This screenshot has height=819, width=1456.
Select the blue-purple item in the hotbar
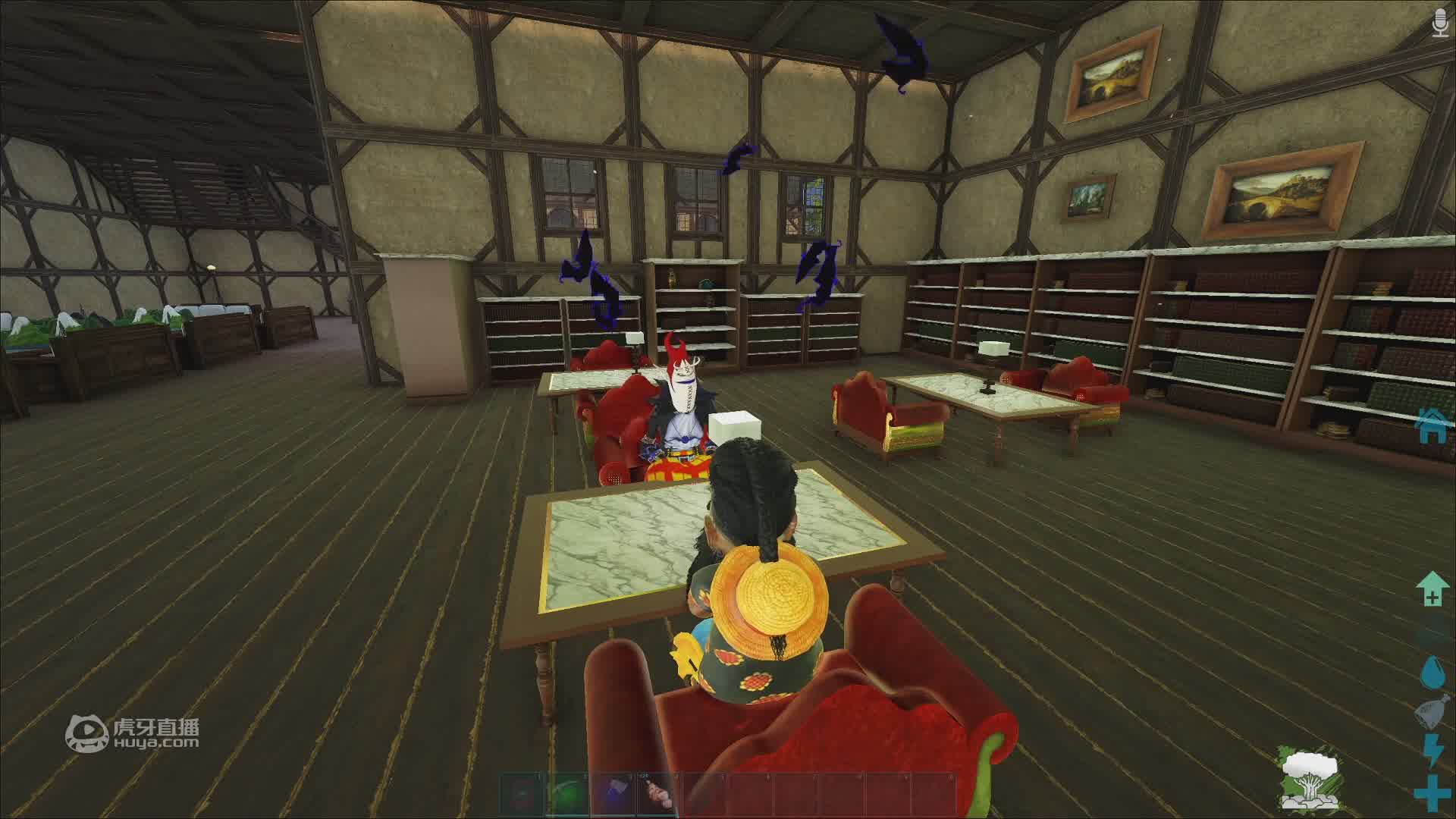613,794
